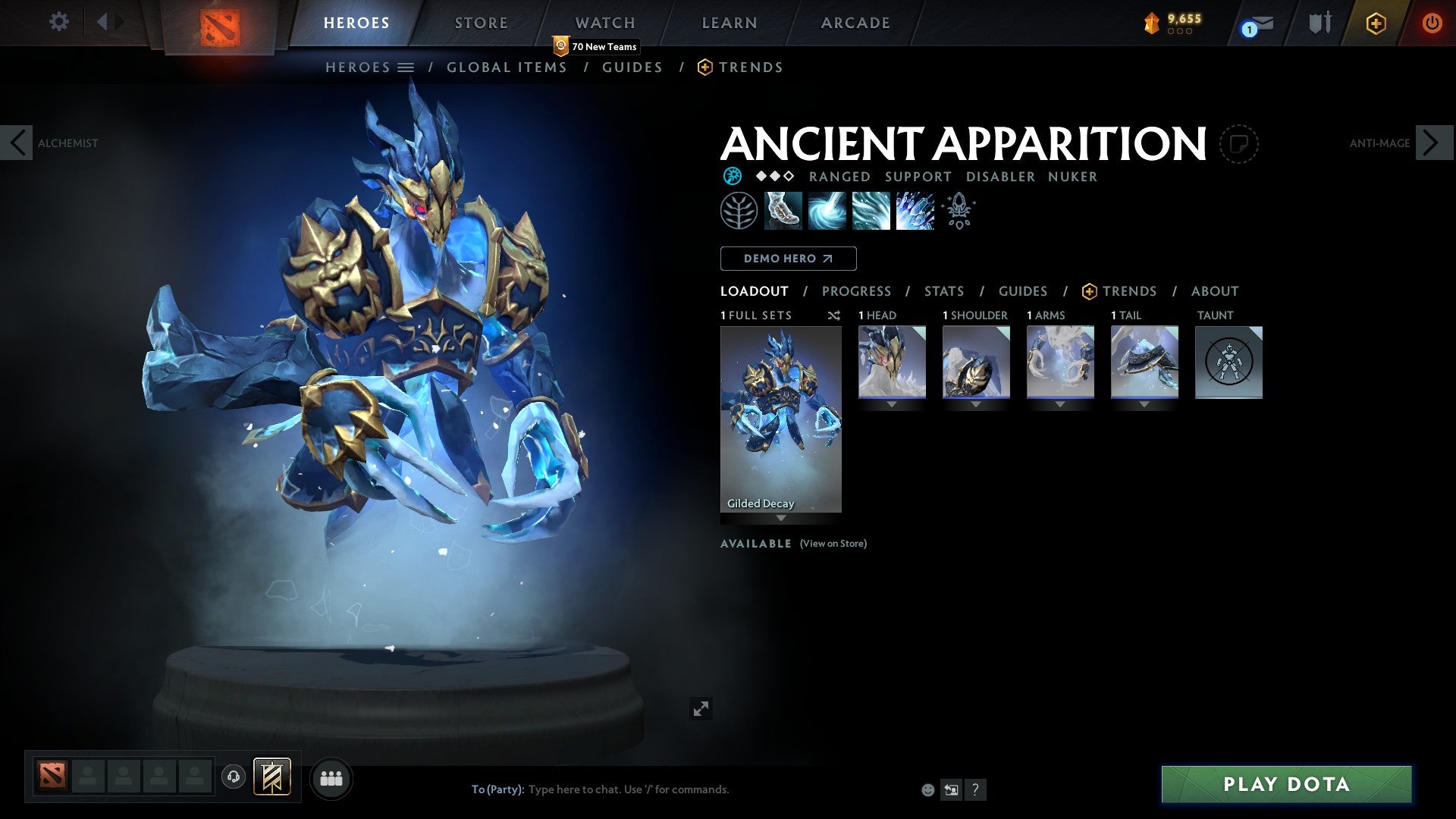Go to previous hero Alchemist

point(17,143)
